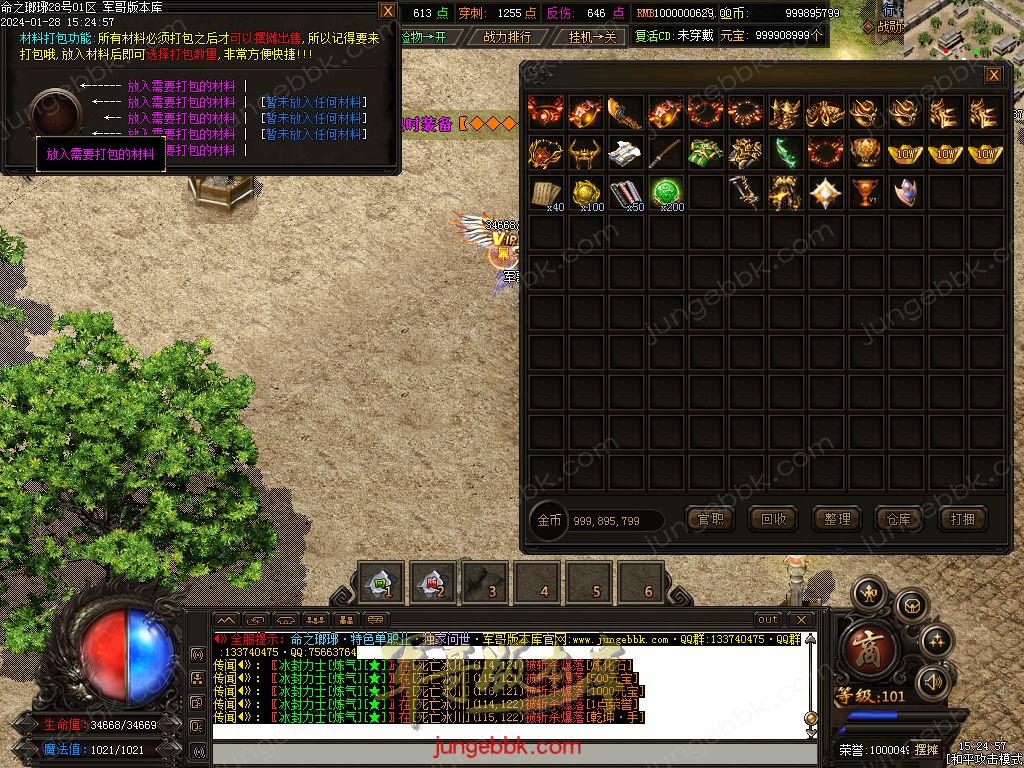Select the green orb item stacked x200
1024x768 pixels.
(666, 192)
